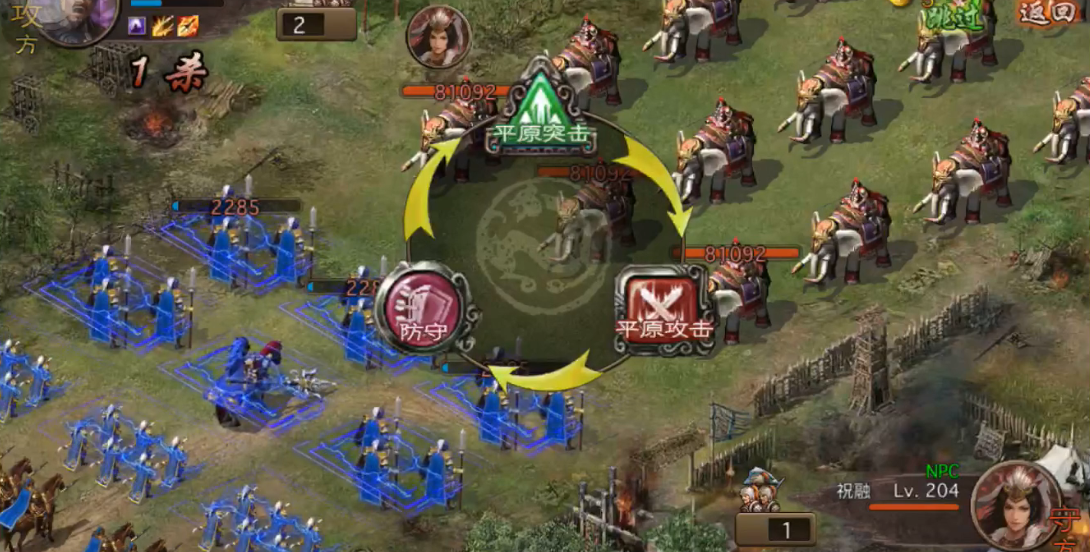Pick the 平原攻击 attack tactic

coord(665,309)
